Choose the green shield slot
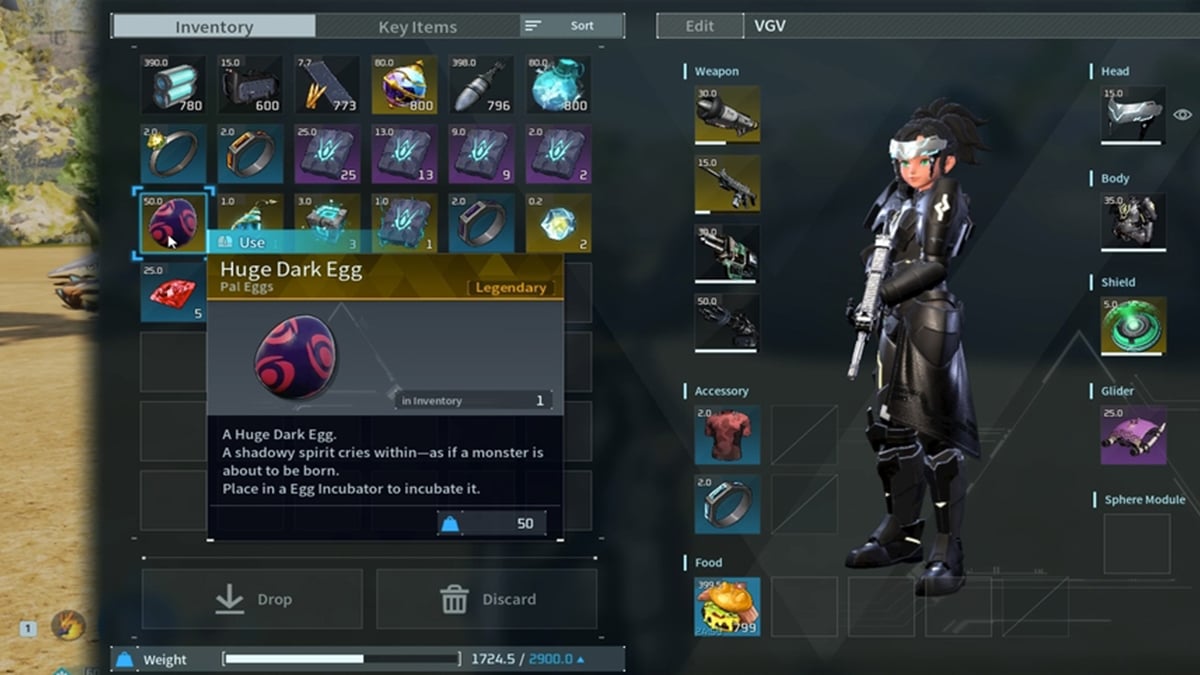The width and height of the screenshot is (1200, 675). [x=1133, y=325]
